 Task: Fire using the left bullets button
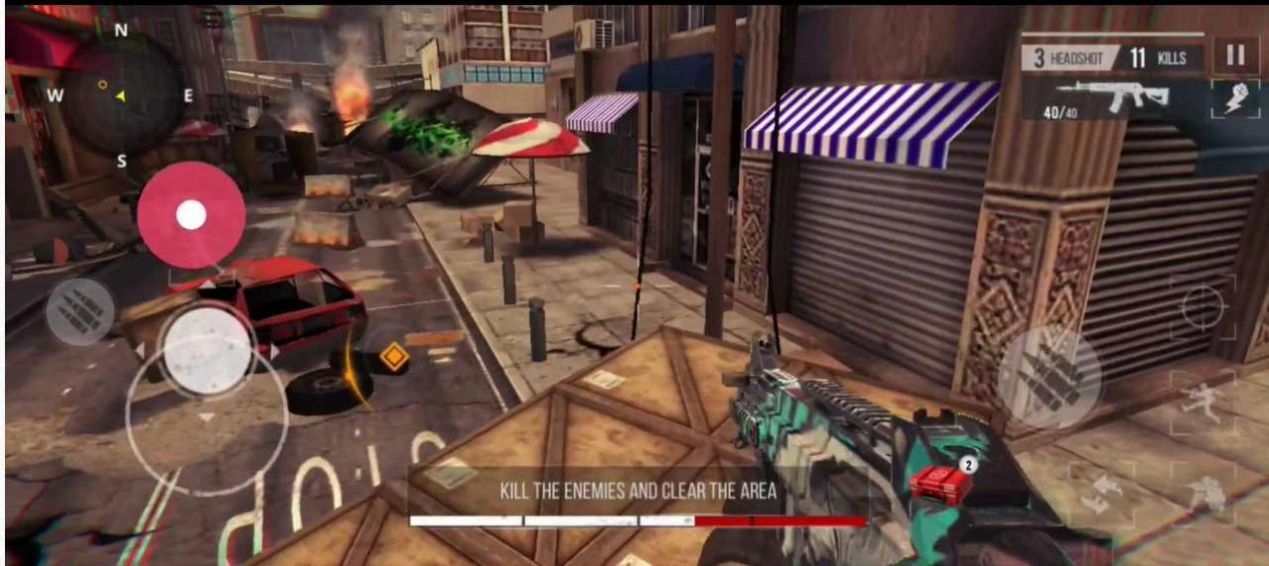79,312
